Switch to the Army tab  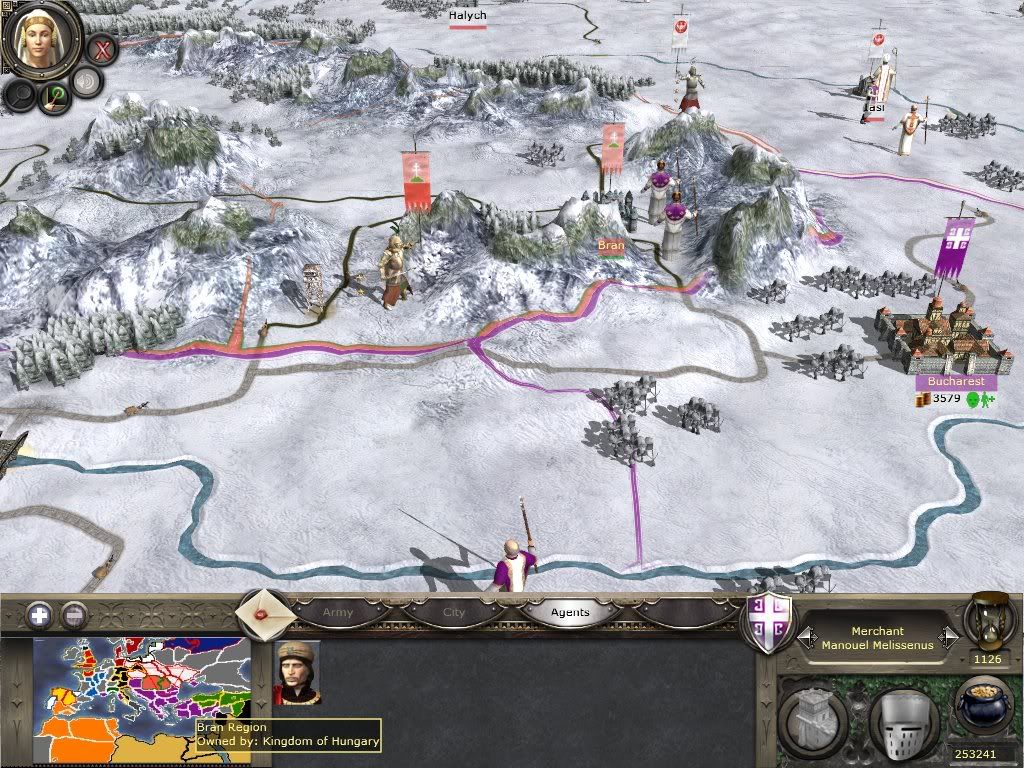[338, 612]
